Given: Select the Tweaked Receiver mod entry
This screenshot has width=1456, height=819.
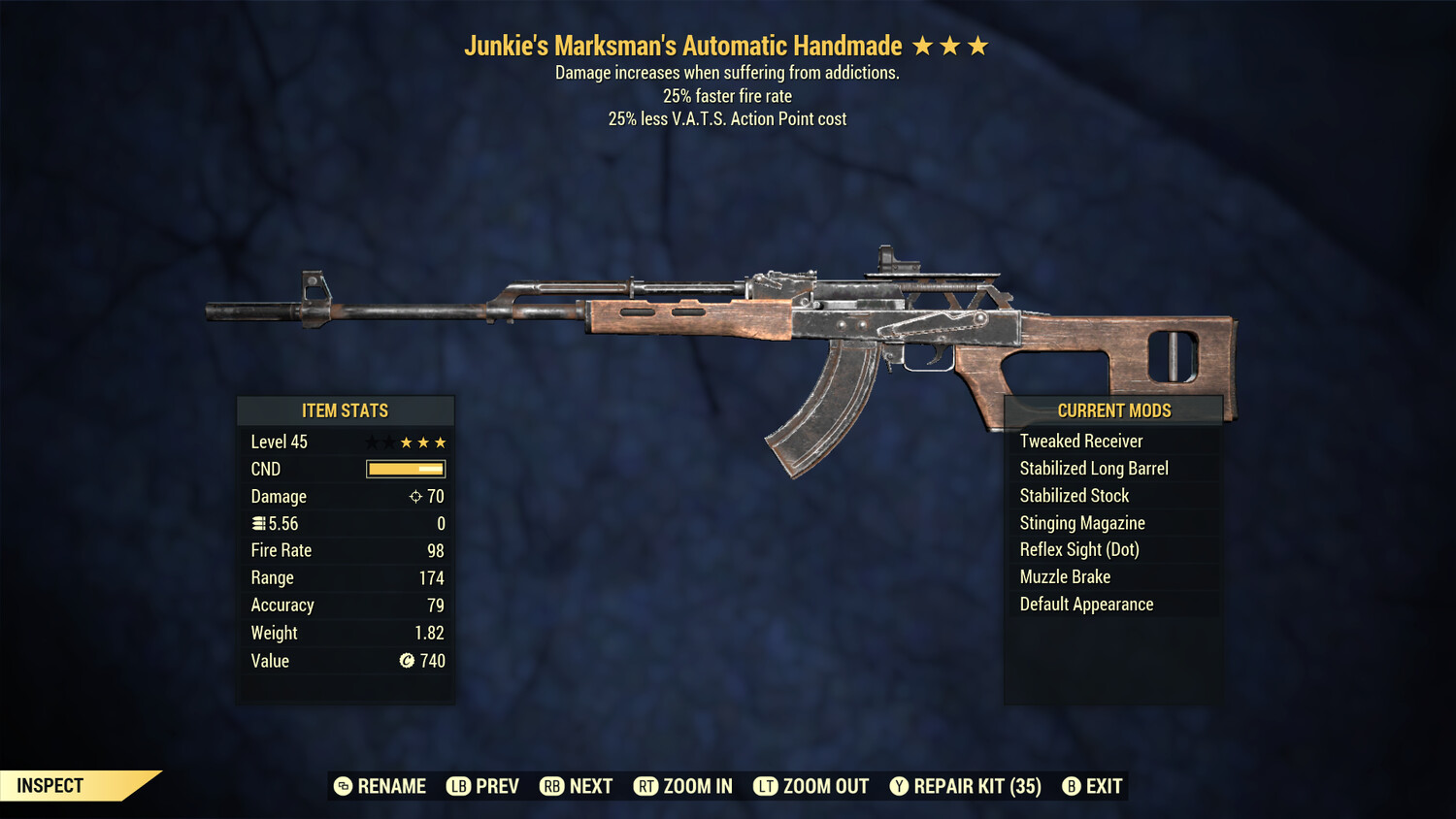Looking at the screenshot, I should click(1081, 441).
